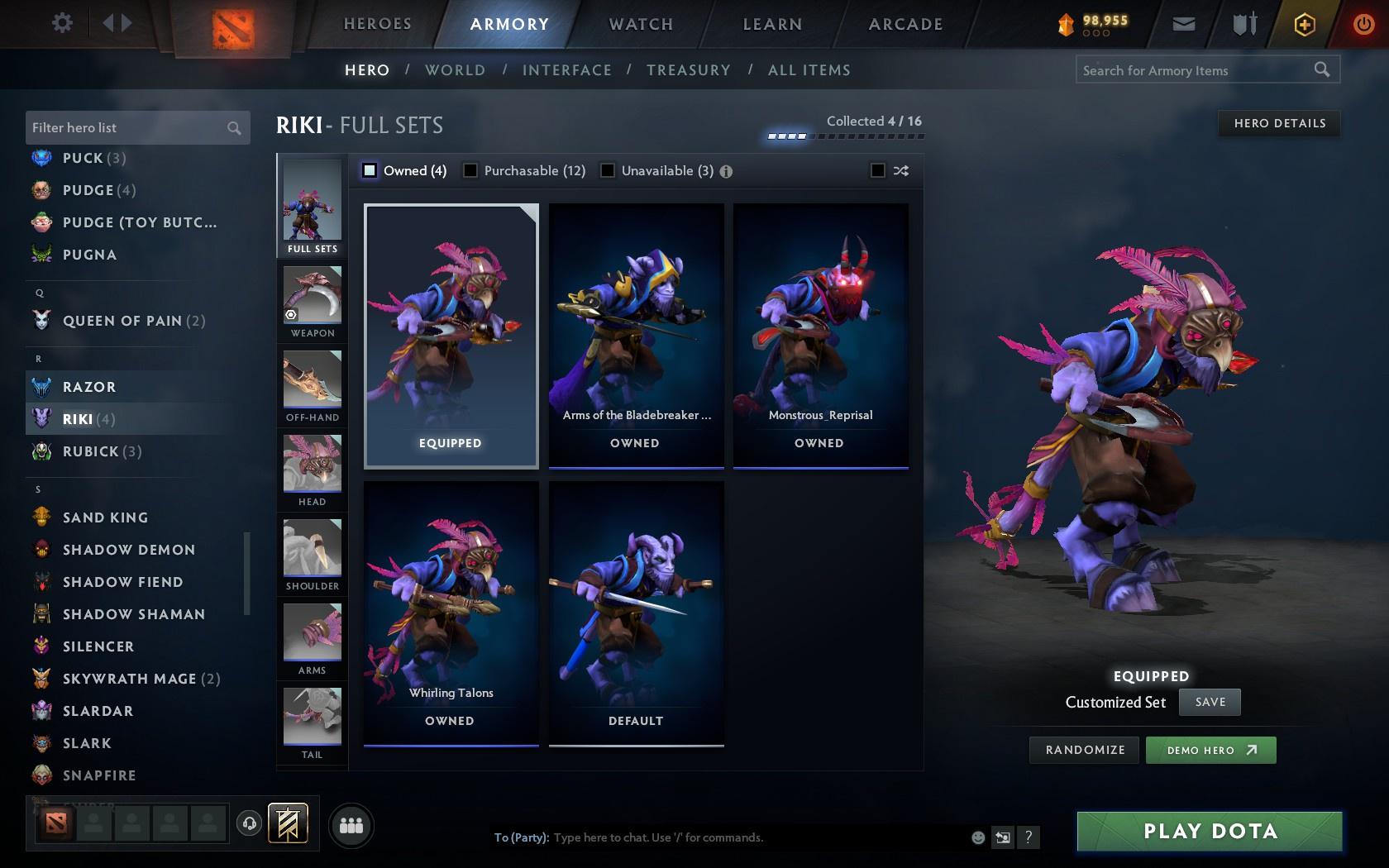The height and width of the screenshot is (868, 1389).
Task: Switch to the TREASURY tab
Action: click(690, 70)
